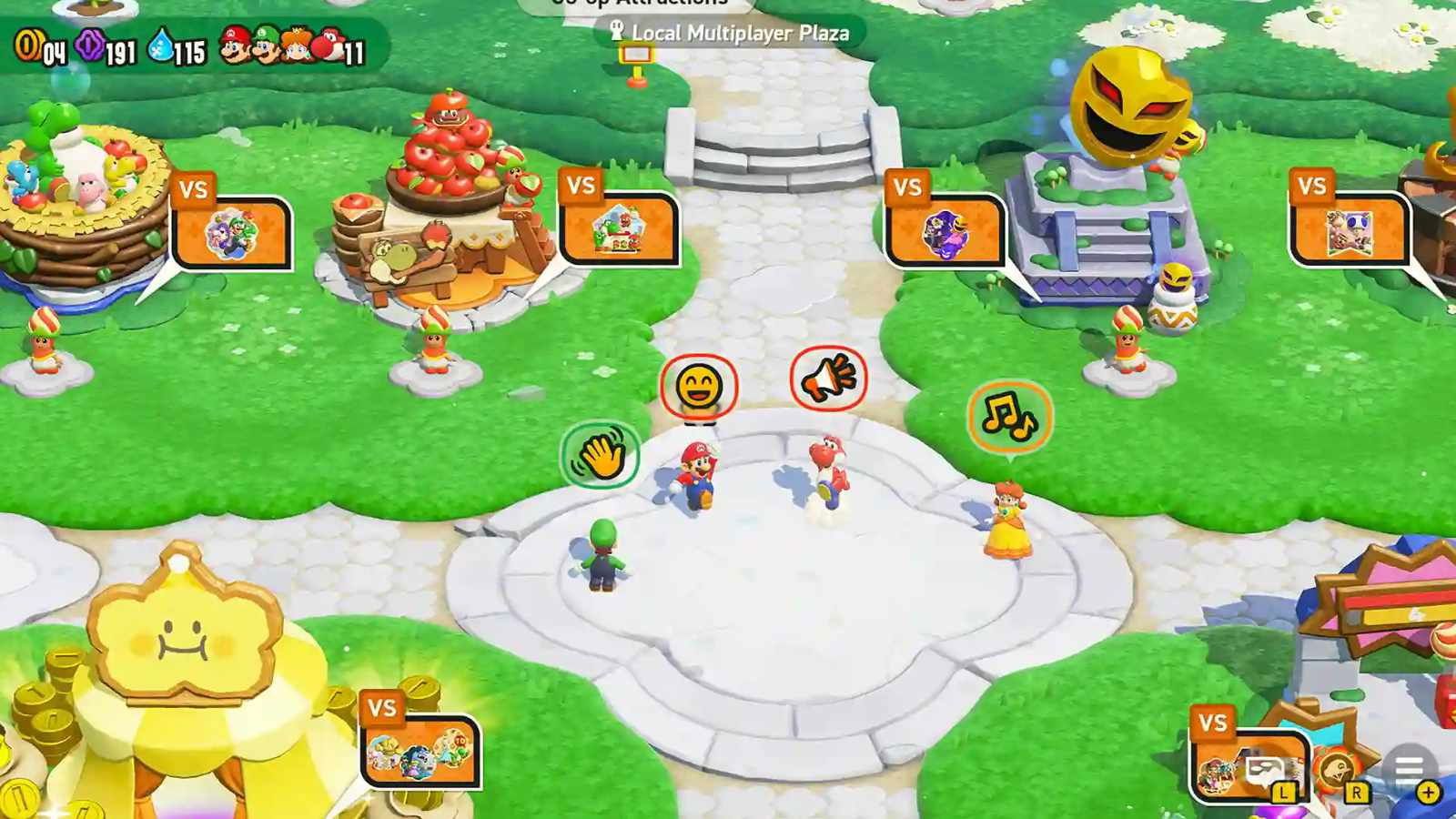Click the plus button at bottom right
The height and width of the screenshot is (819, 1456).
click(1427, 793)
